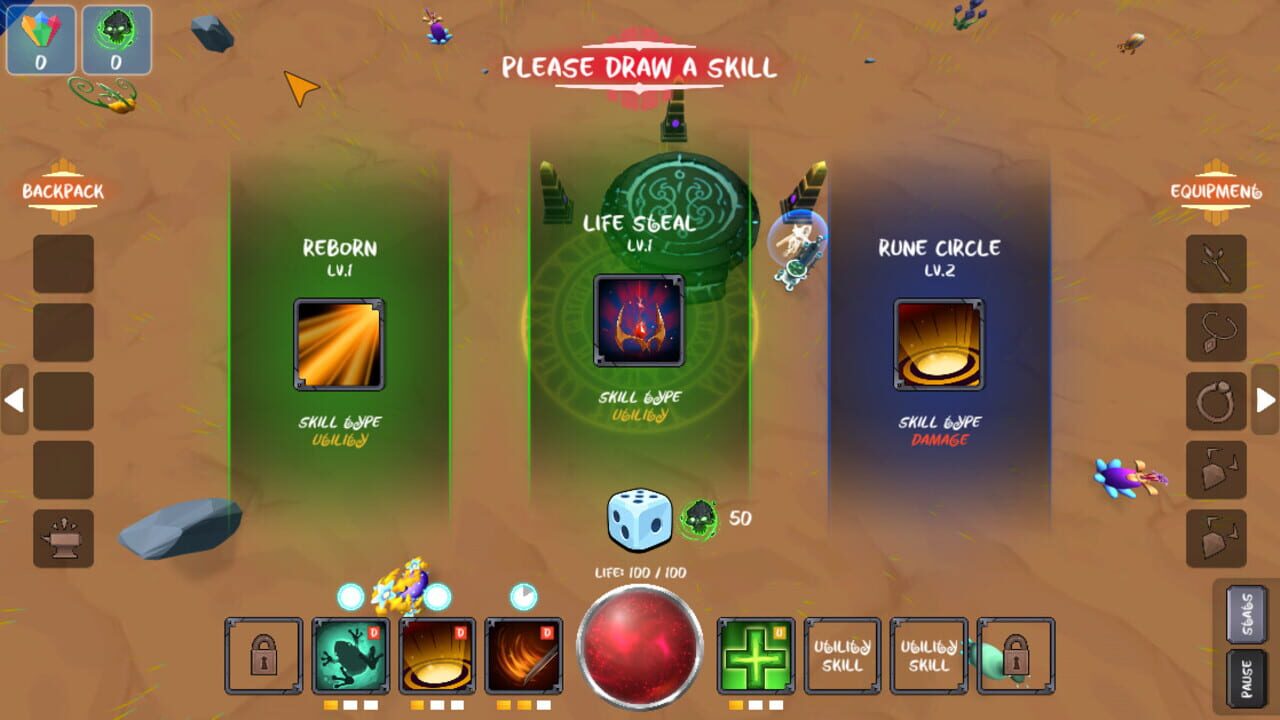This screenshot has width=1280, height=720.
Task: Collapse the backpack using the left arrow
Action: coord(14,398)
